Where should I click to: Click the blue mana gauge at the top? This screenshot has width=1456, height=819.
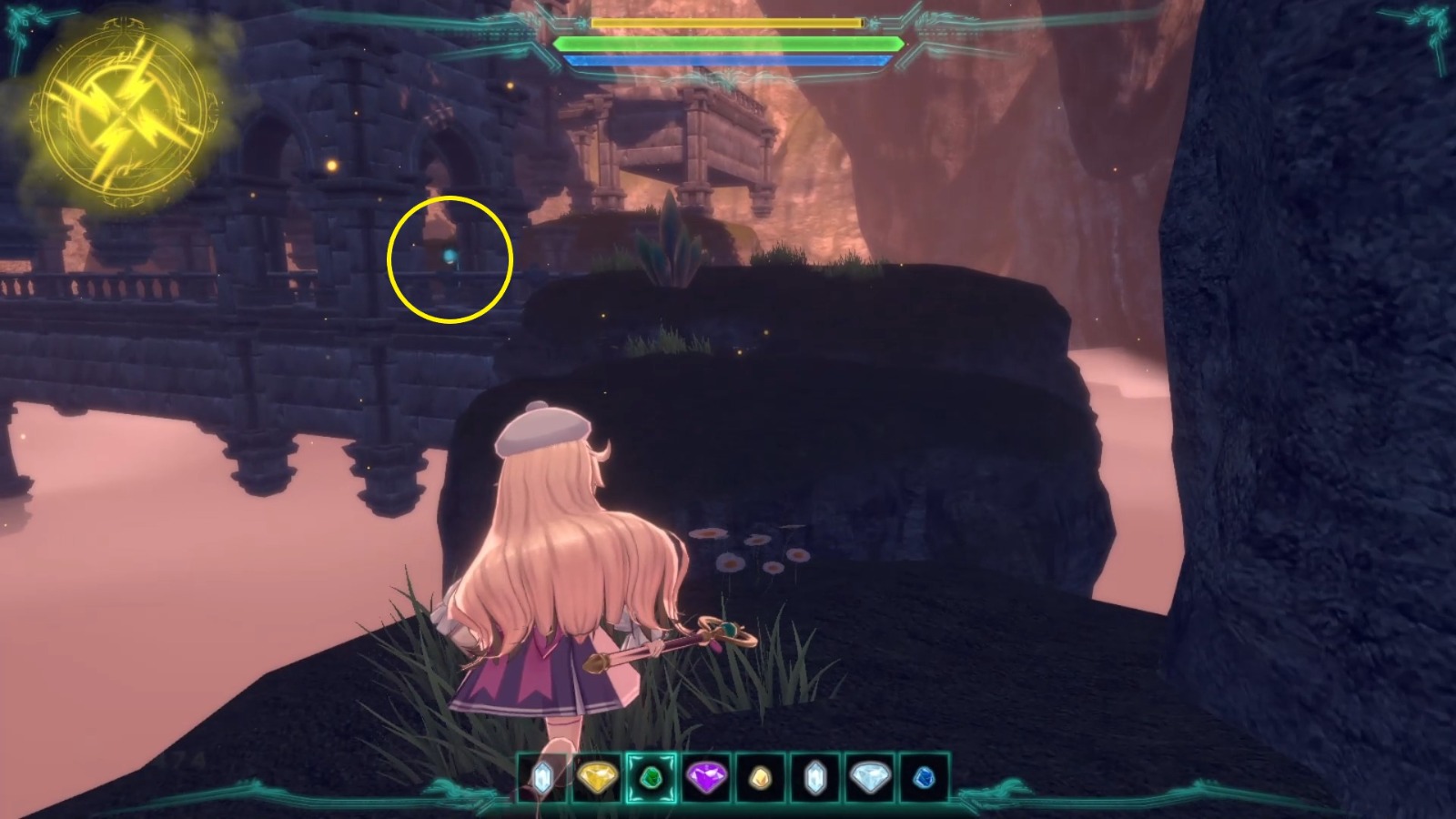point(728,62)
